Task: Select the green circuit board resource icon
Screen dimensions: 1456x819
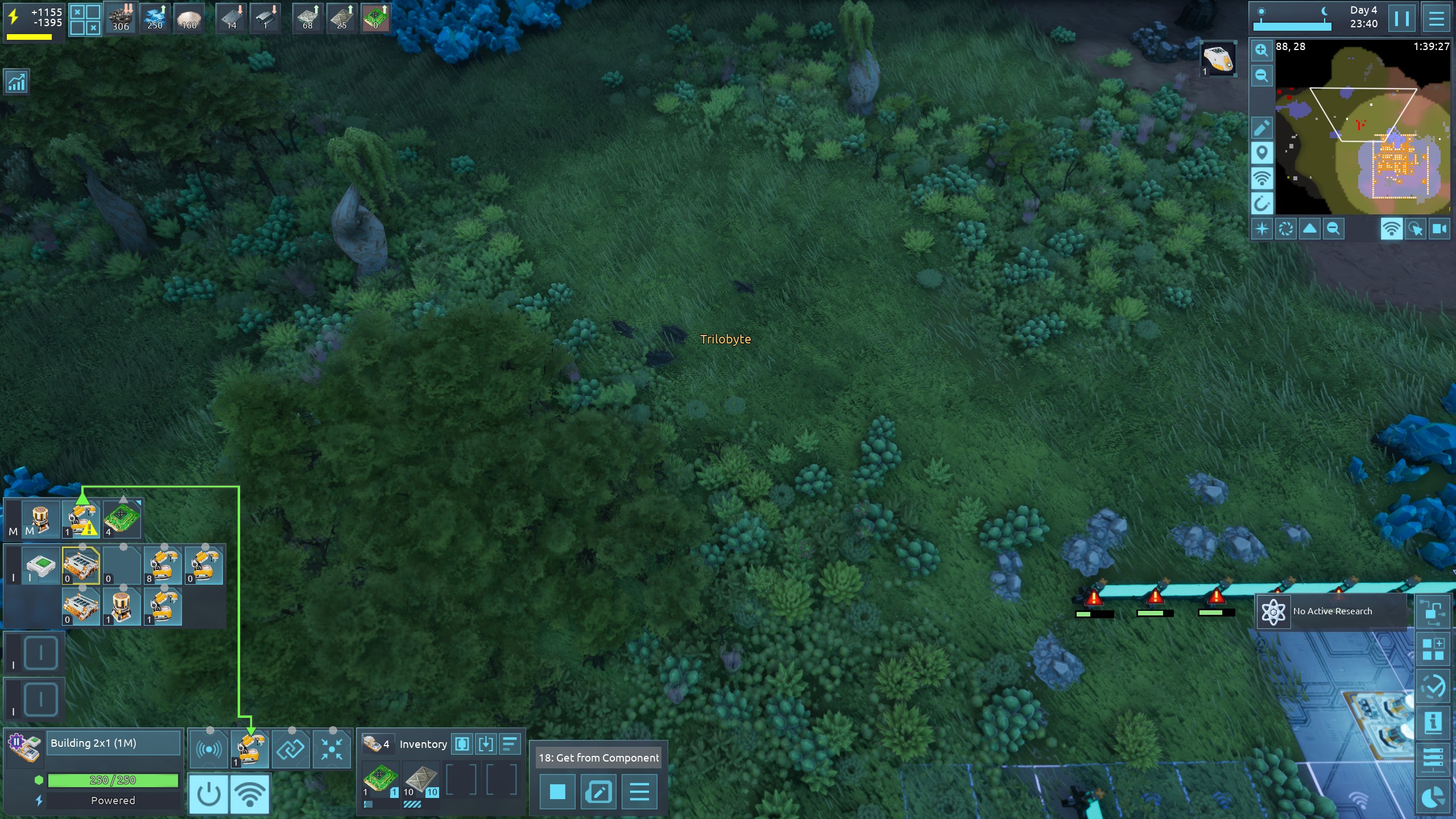Action: pyautogui.click(x=375, y=18)
